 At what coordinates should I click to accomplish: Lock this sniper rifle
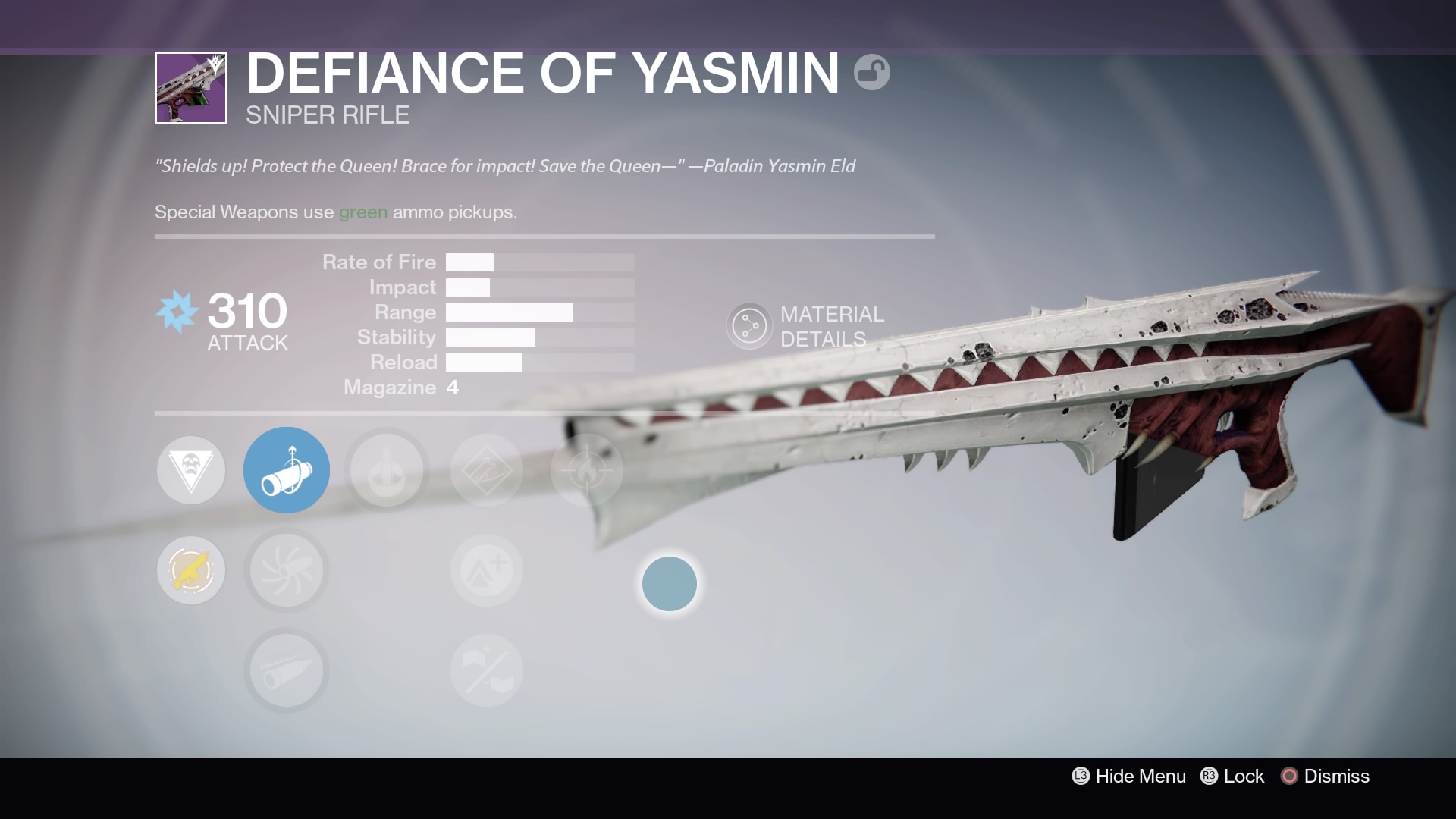tap(1232, 776)
